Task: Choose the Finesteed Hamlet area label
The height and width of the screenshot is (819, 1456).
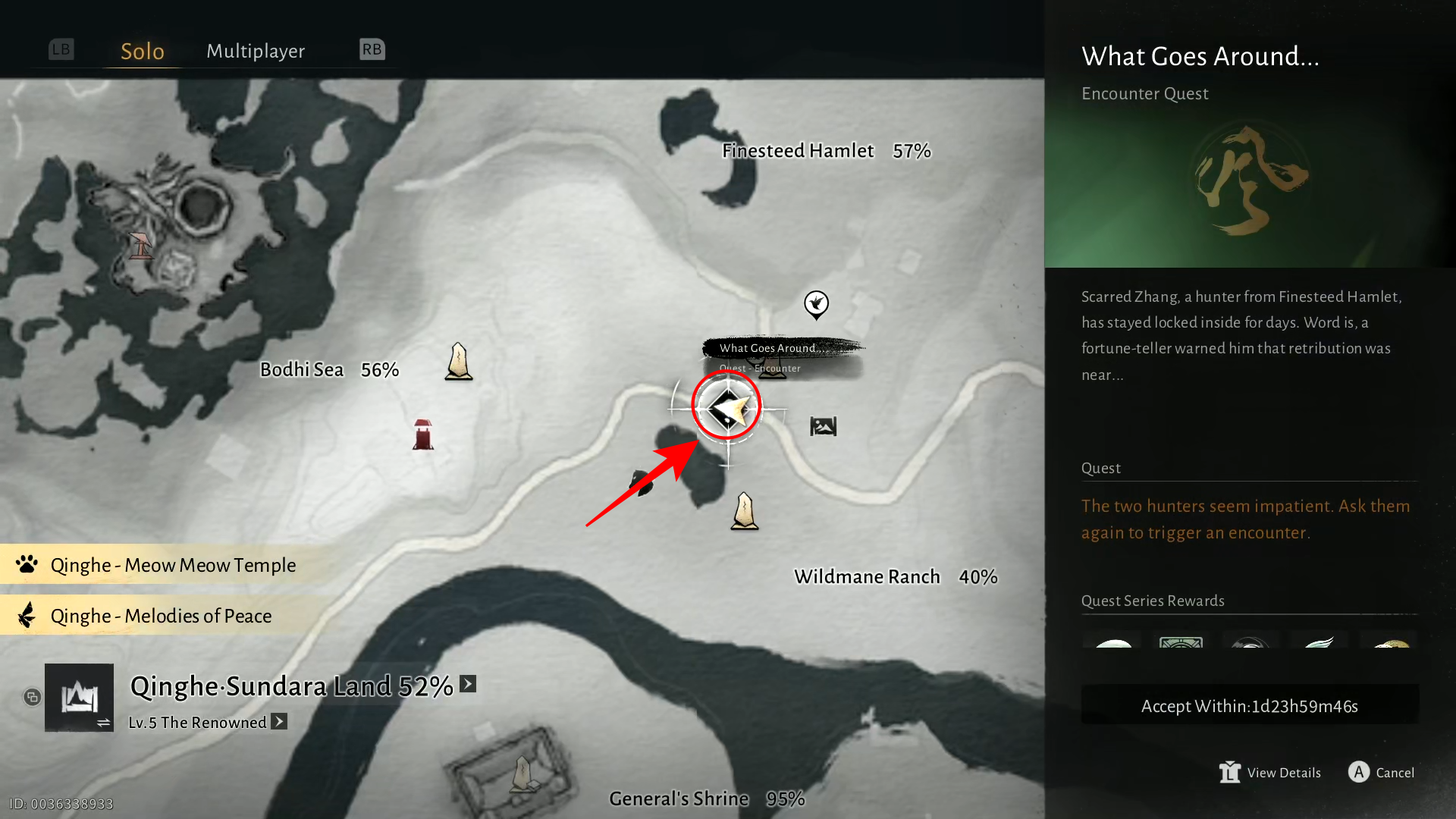Action: 798,151
